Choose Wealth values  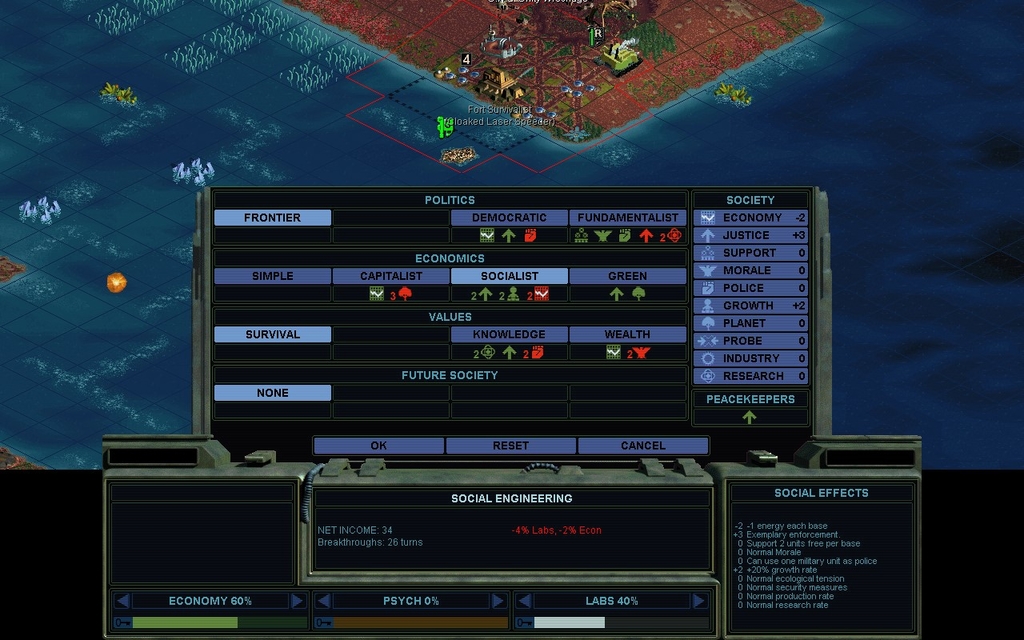point(627,334)
